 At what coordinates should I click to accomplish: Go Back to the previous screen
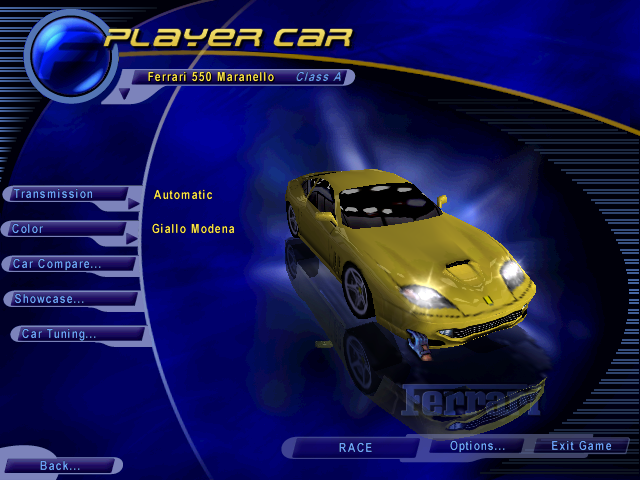(62, 466)
